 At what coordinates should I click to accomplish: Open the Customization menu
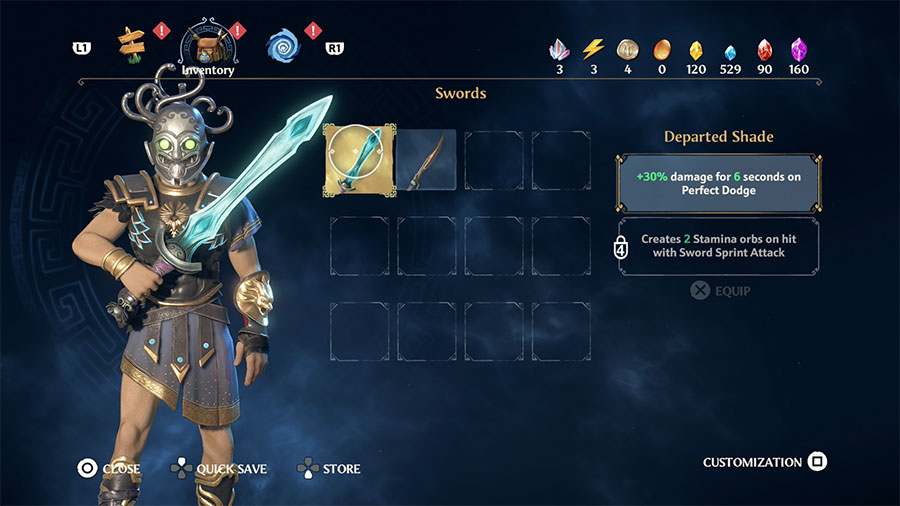764,462
